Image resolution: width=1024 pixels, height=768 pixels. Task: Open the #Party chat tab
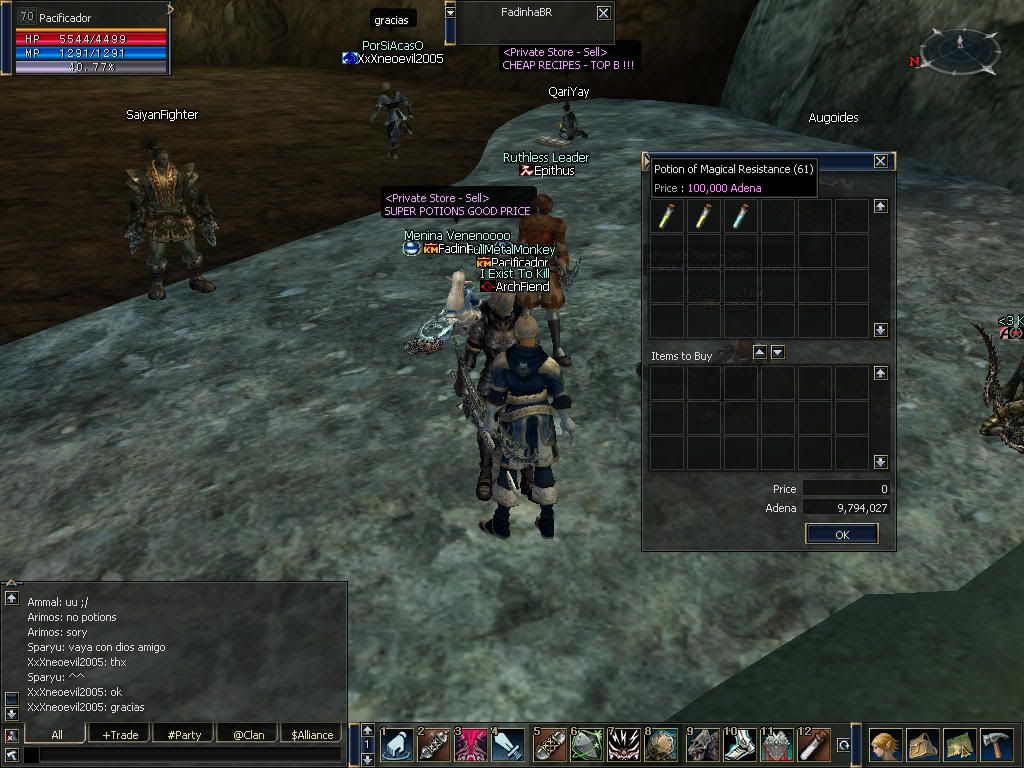[184, 734]
